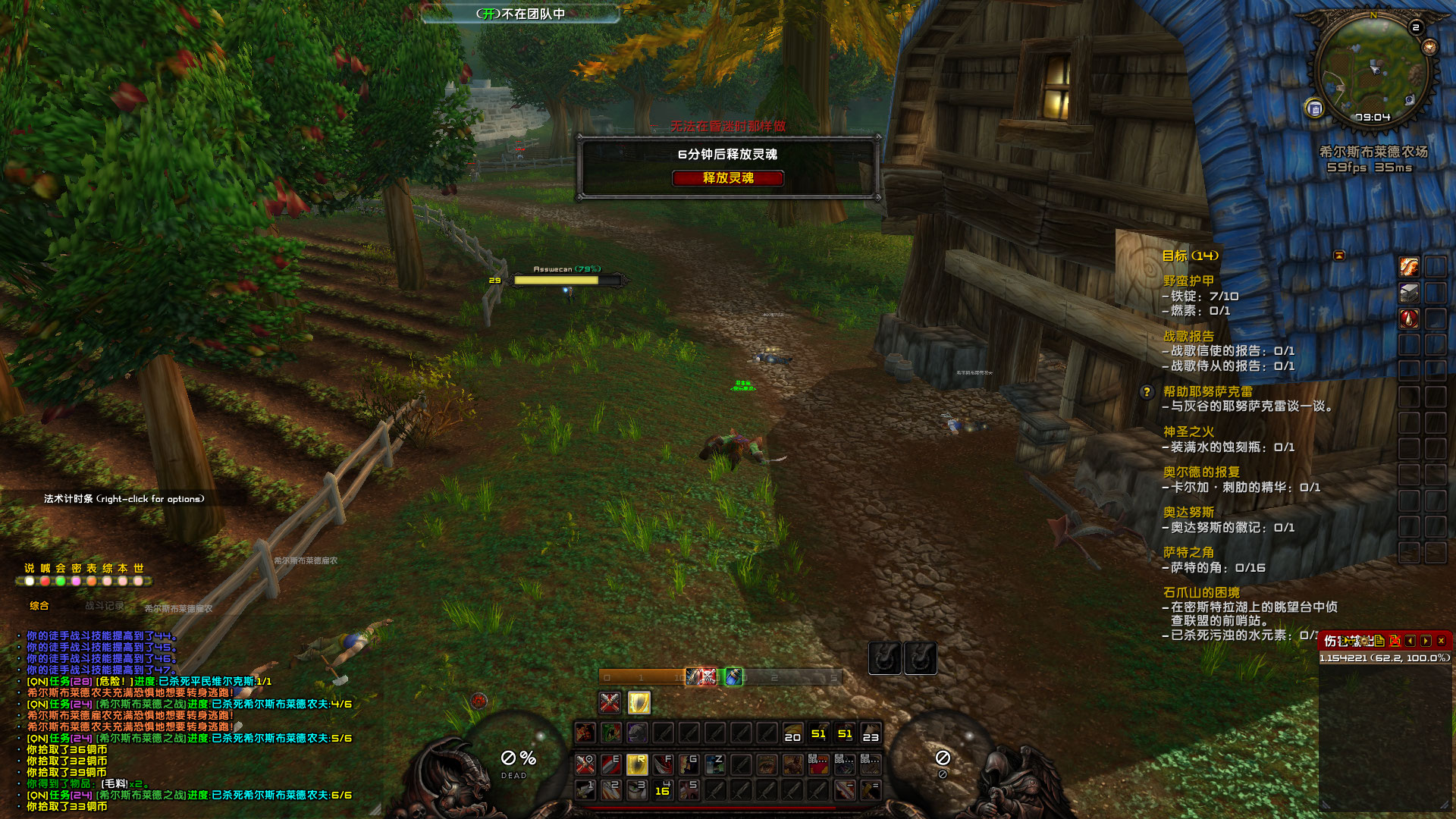Expand the 萨特之角 quest entry

[x=1187, y=554]
